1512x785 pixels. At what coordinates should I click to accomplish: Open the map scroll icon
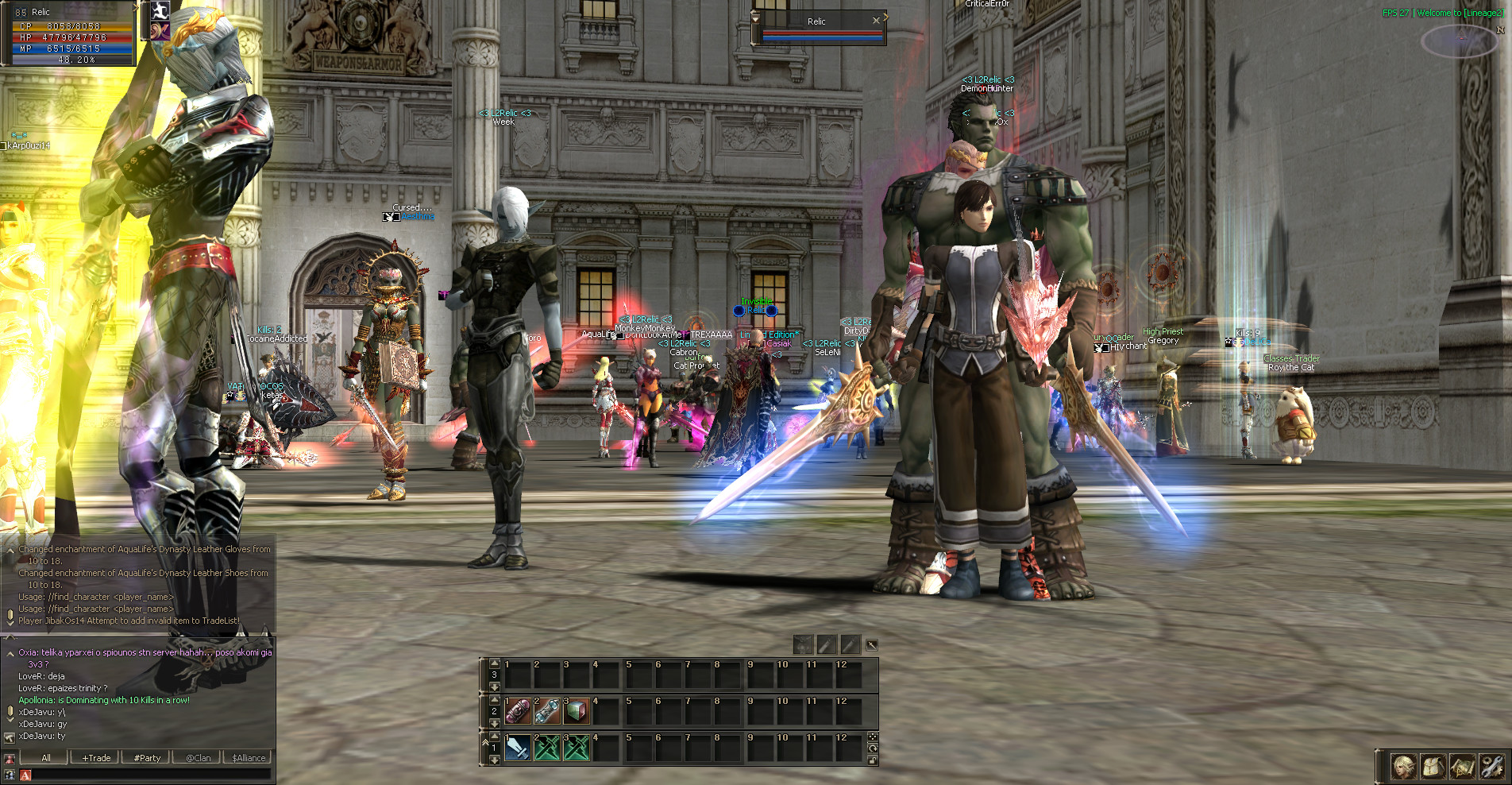point(1463,767)
